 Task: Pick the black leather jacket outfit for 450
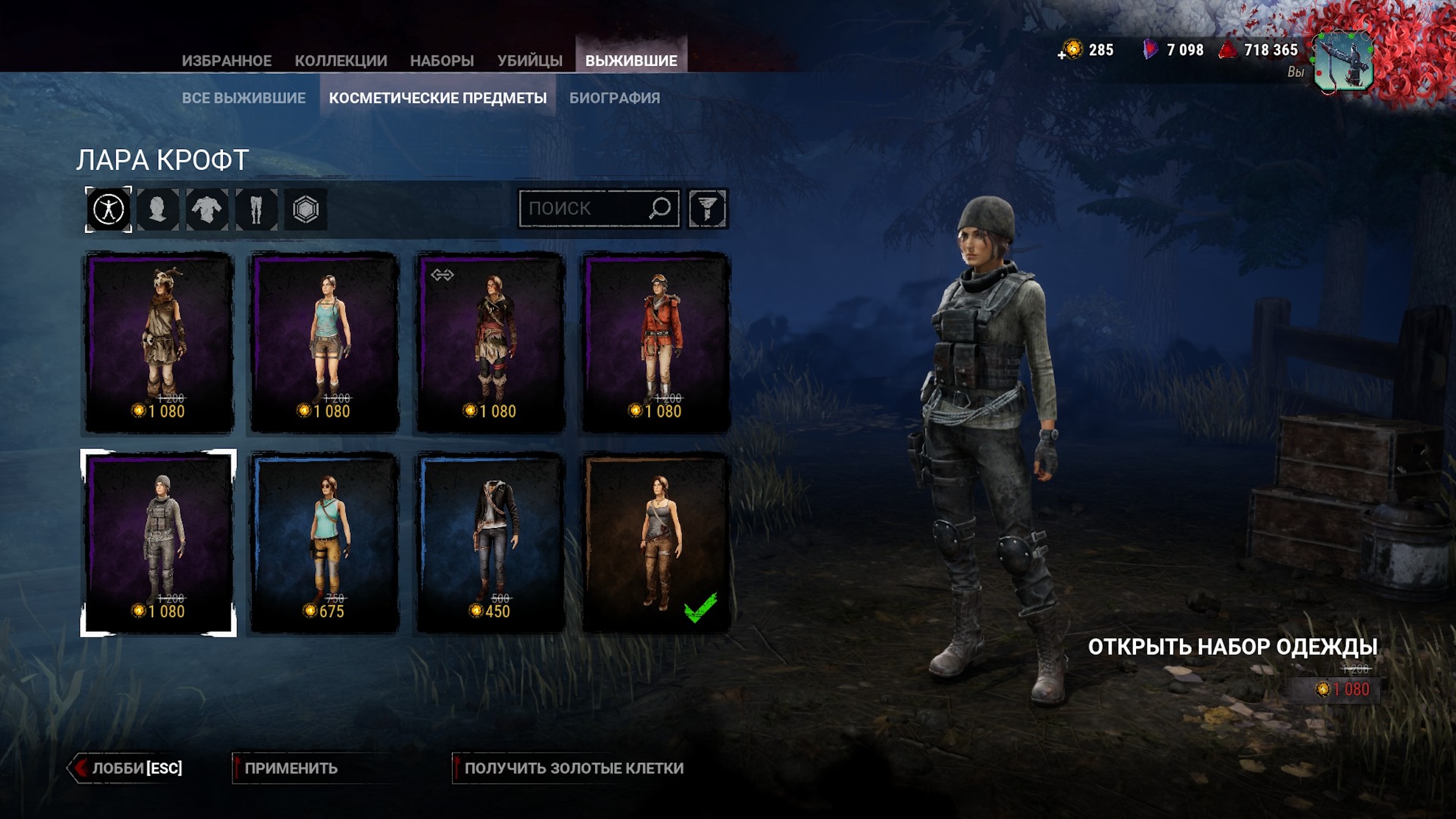click(x=491, y=542)
